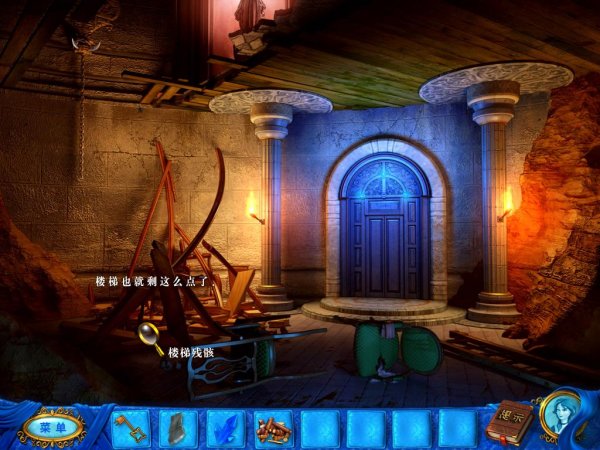Select the key in the inventory
Image resolution: width=600 pixels, height=450 pixels.
point(130,428)
